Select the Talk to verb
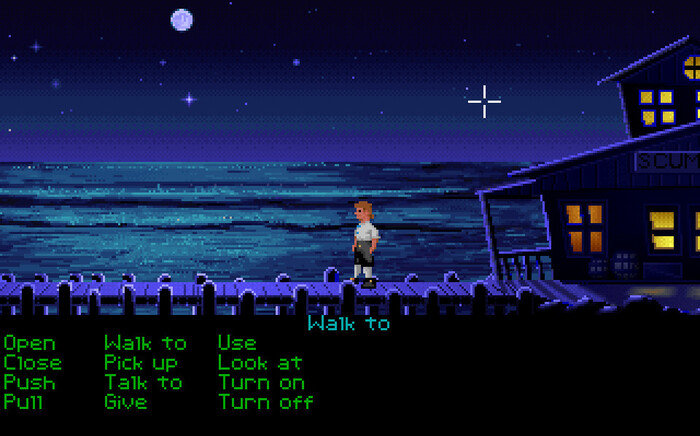Viewport: 700px width, 436px height. point(143,383)
